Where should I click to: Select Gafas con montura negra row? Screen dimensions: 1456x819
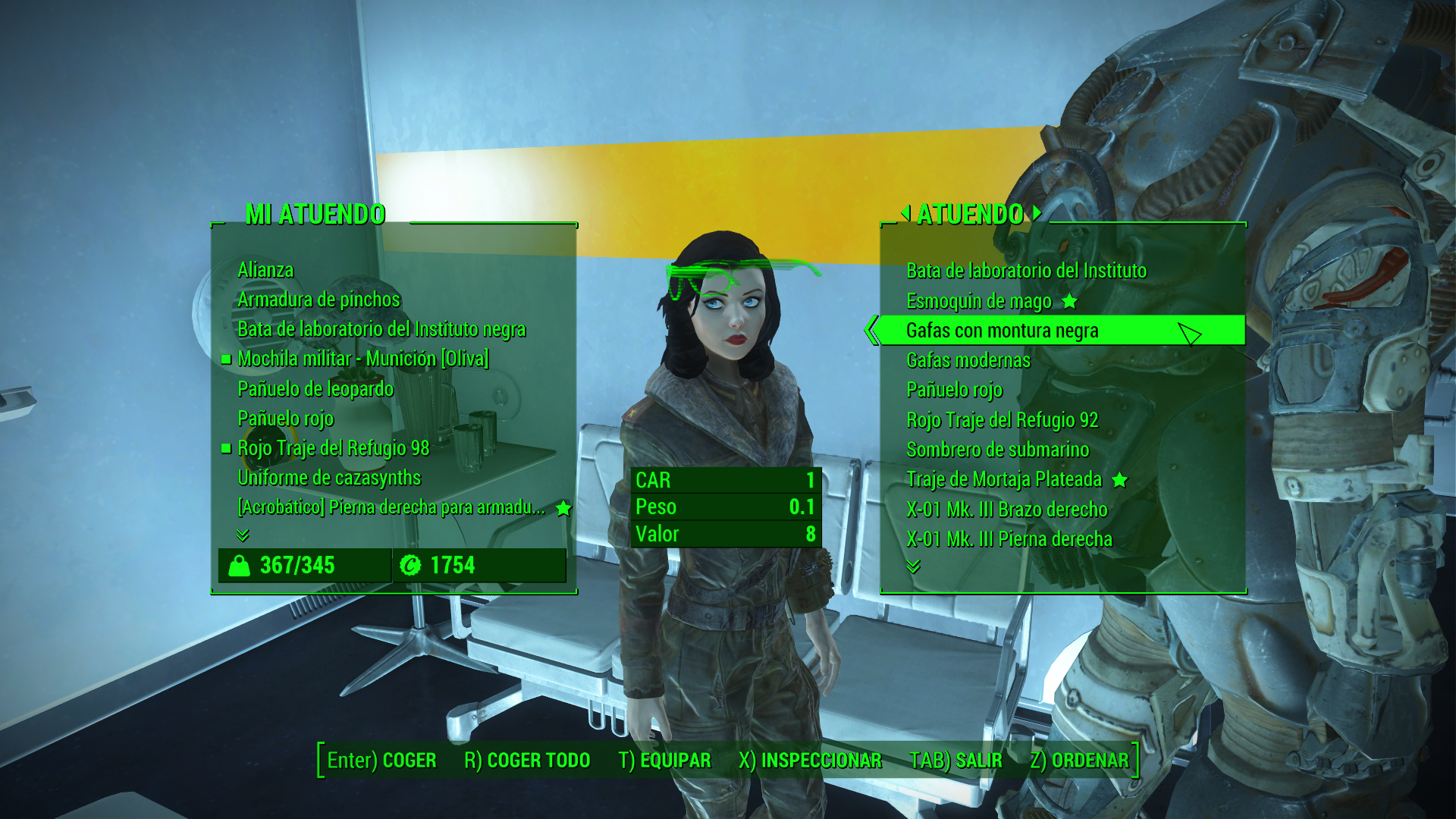[1002, 331]
